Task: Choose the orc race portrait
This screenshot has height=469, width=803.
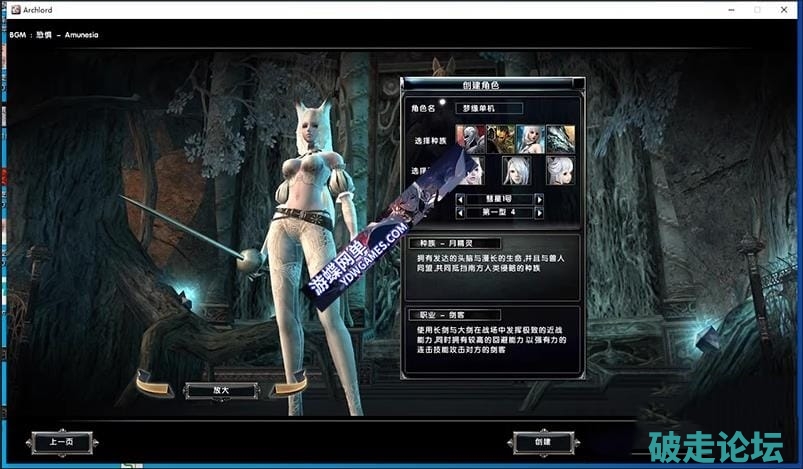Action: tap(499, 138)
